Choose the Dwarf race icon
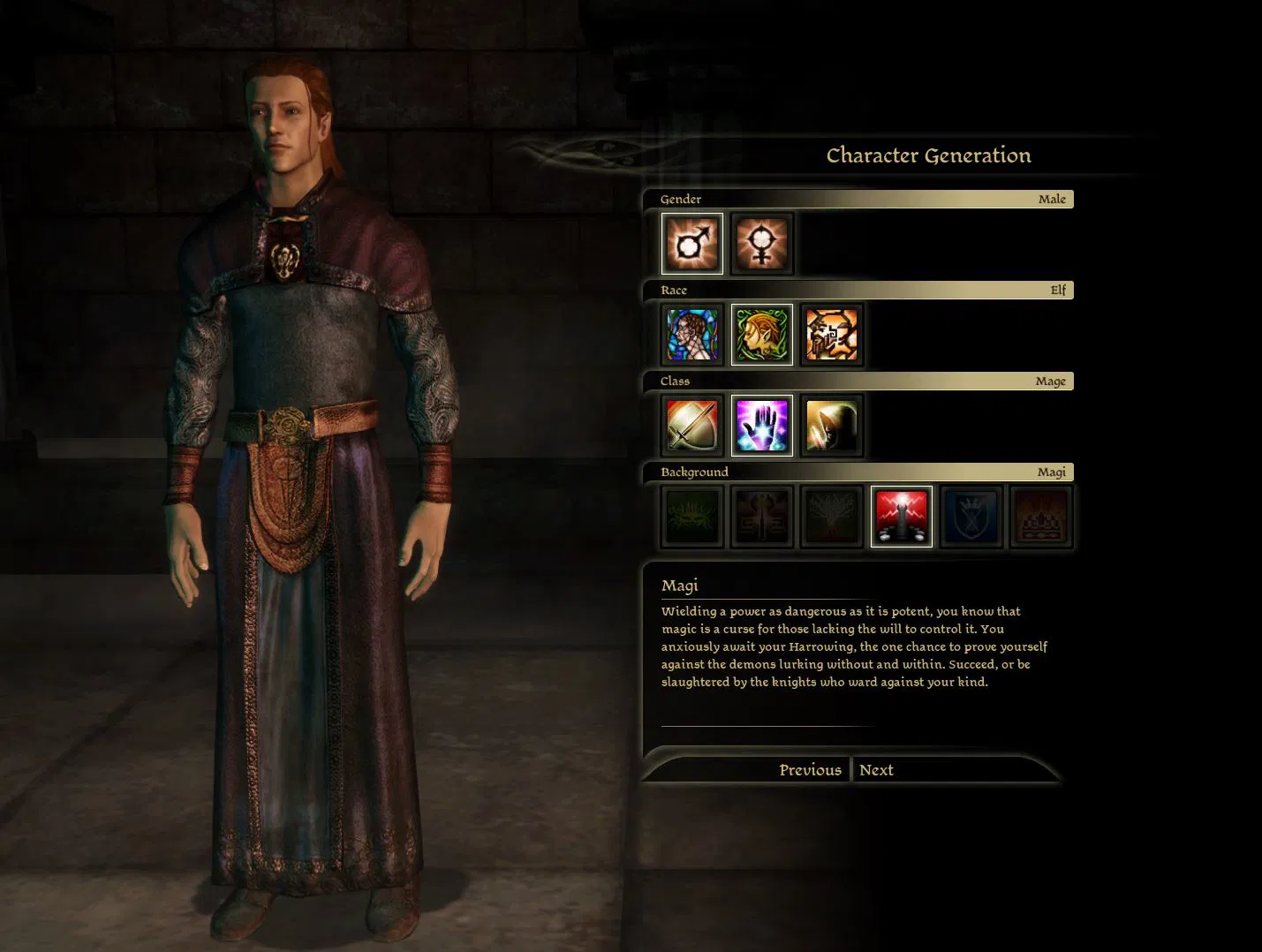1262x952 pixels. click(831, 335)
